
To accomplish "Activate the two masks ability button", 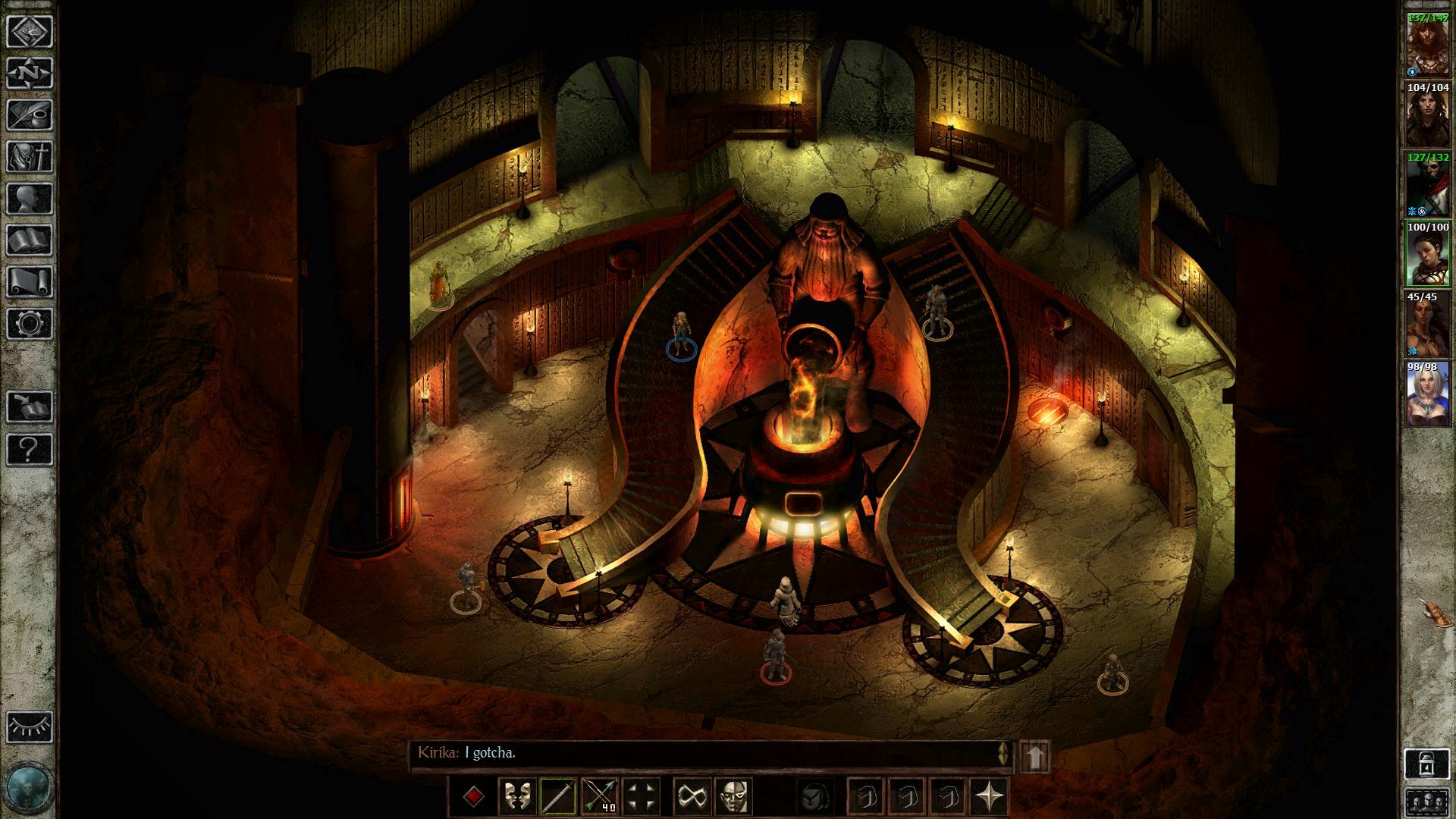I will point(516,796).
